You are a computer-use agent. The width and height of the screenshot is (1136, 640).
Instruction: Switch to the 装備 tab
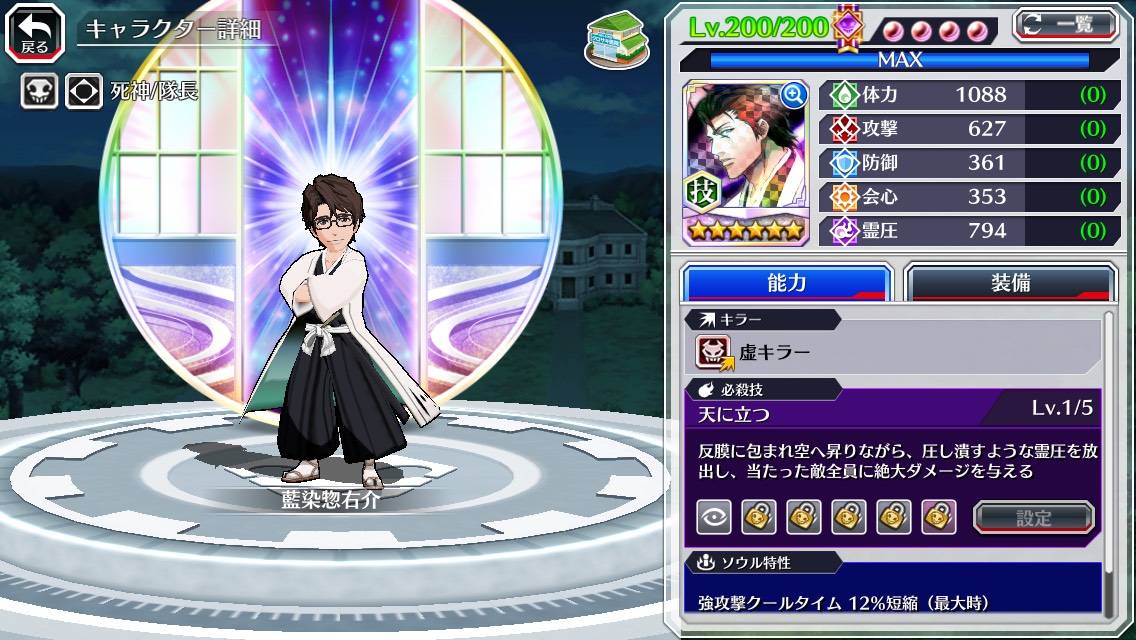pyautogui.click(x=1010, y=283)
